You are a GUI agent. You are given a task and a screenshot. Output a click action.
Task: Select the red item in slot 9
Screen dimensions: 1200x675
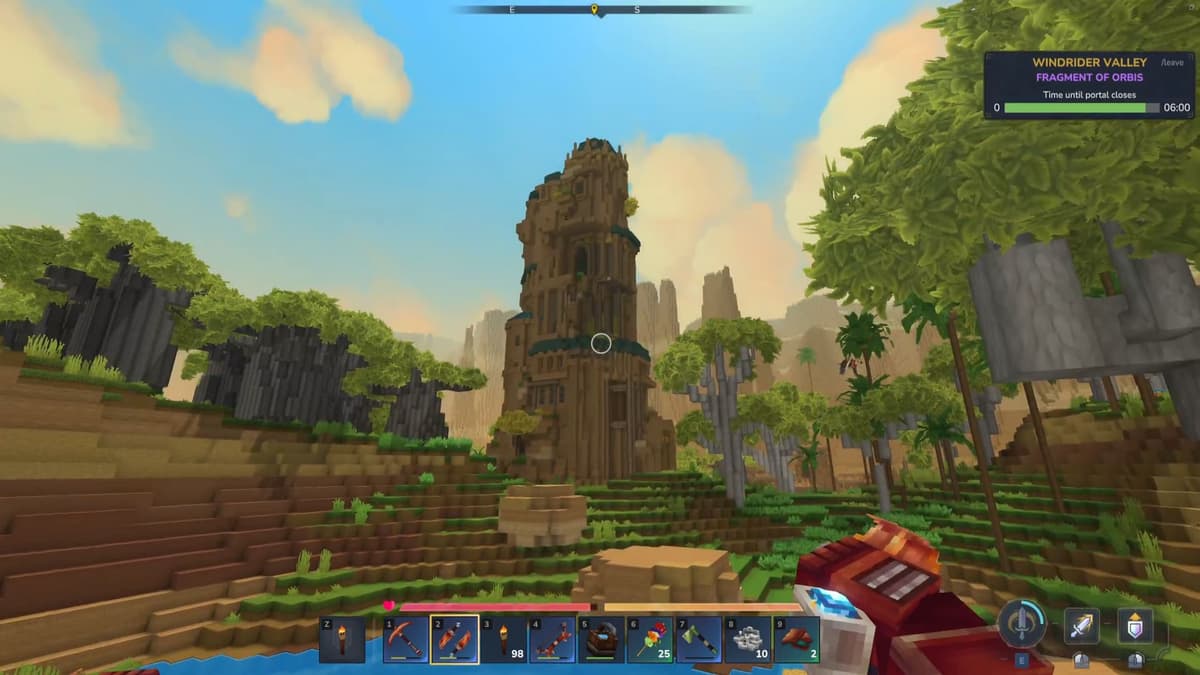(x=796, y=640)
